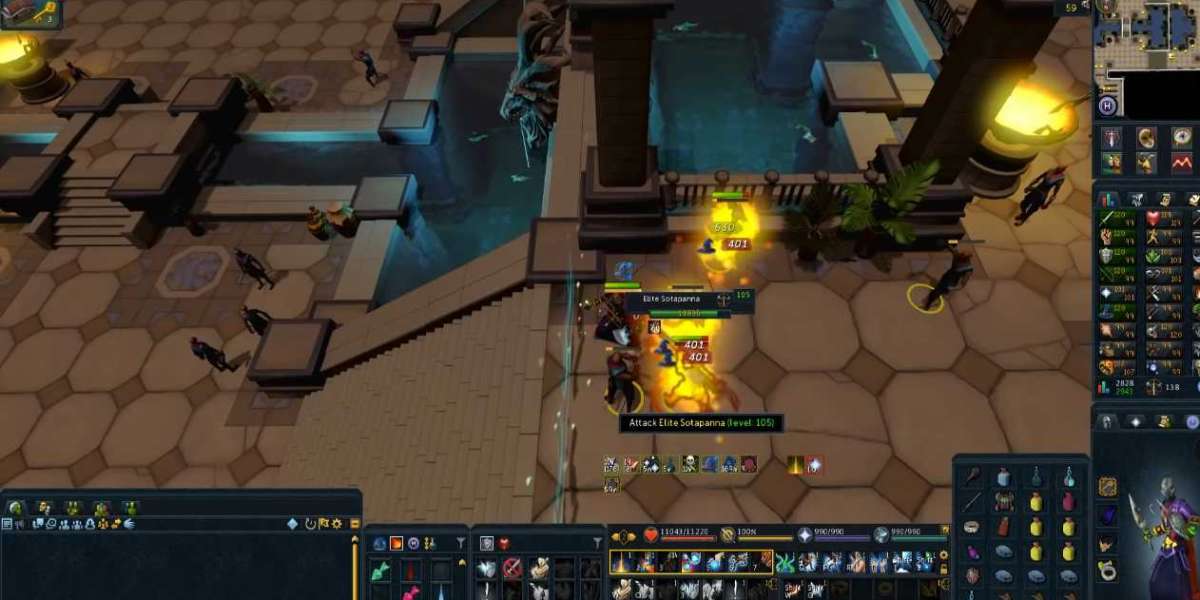1200x600 pixels.
Task: Click the equipped purple cape slot
Action: coord(1107,515)
